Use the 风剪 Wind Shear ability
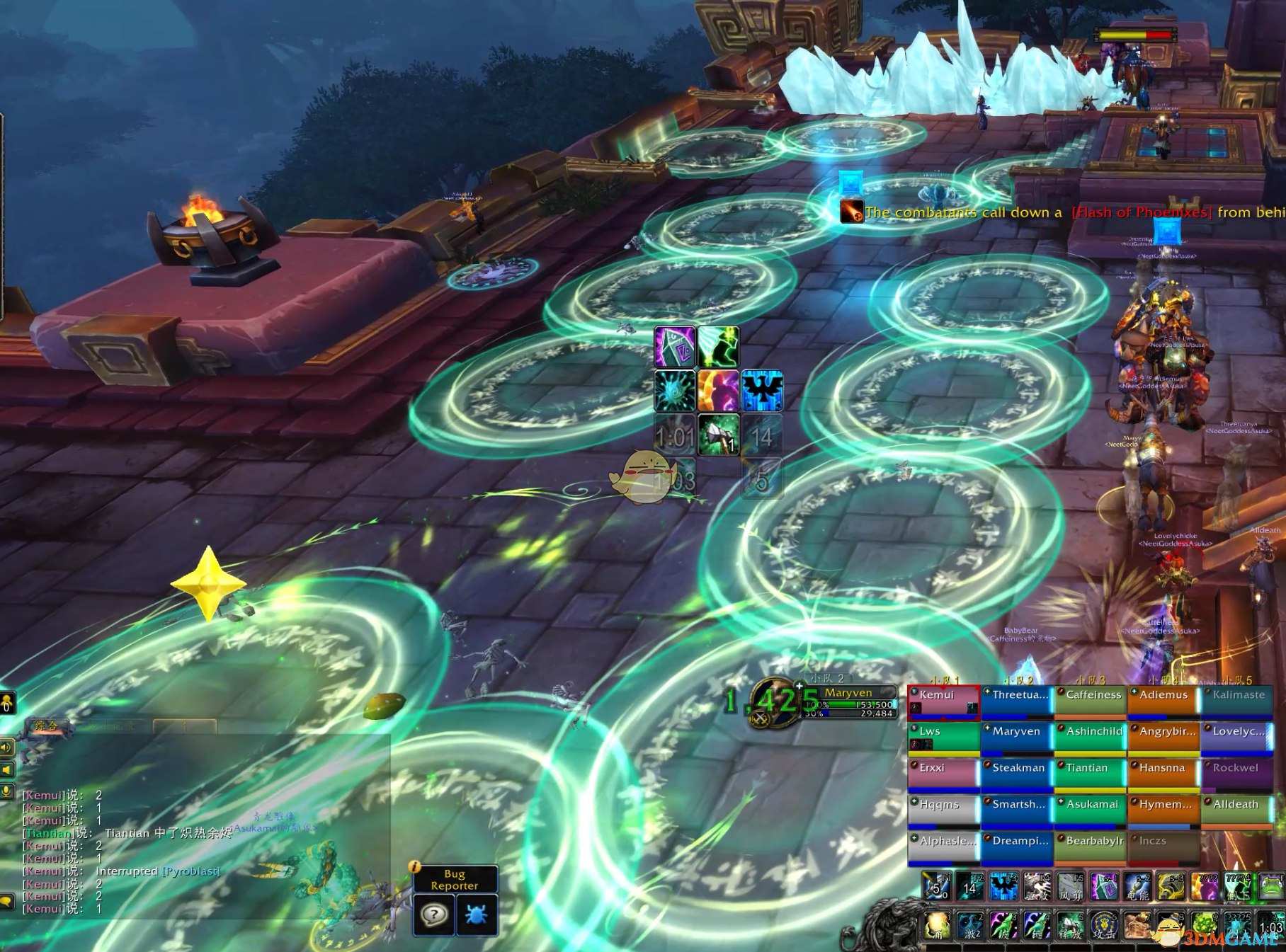 [1070, 887]
